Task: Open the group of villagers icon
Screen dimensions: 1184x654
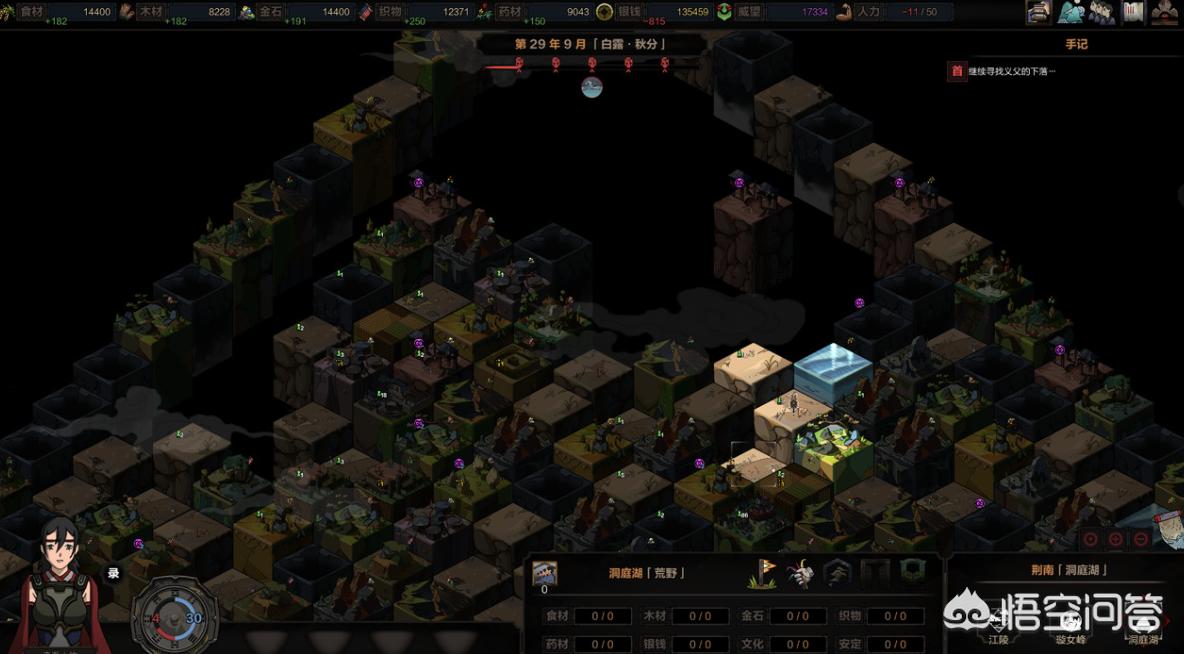Action: (x=1102, y=12)
